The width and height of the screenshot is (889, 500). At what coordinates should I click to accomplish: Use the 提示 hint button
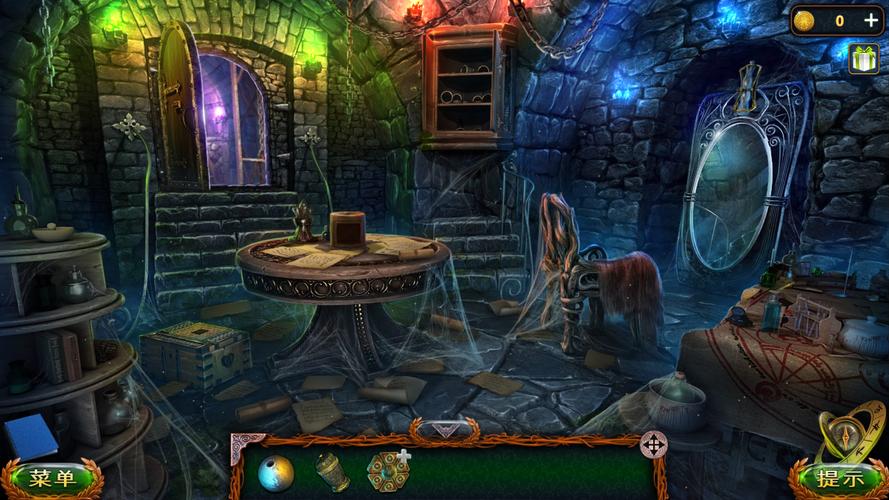(838, 479)
